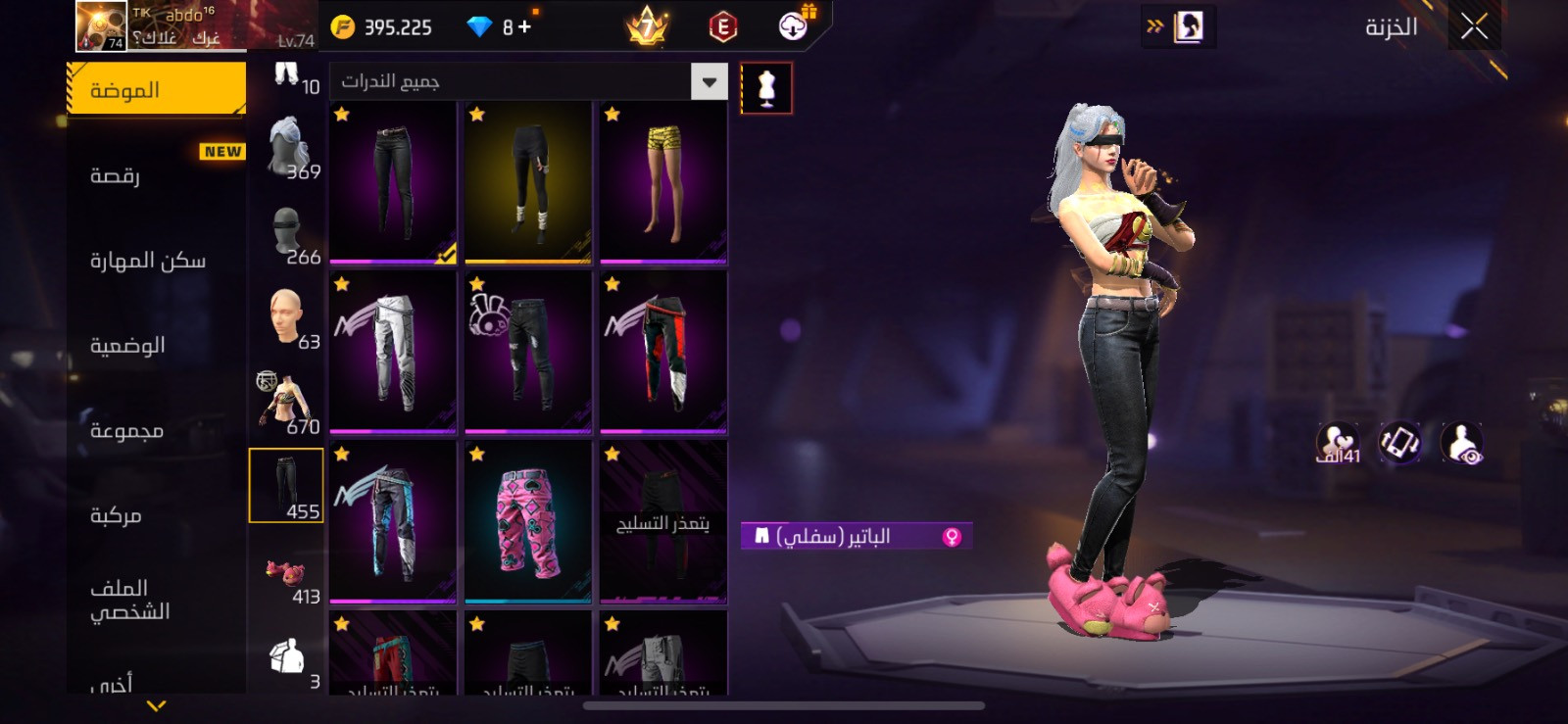Open the character switch panel arrow button
Image resolution: width=1568 pixels, height=724 pixels.
[1177, 27]
